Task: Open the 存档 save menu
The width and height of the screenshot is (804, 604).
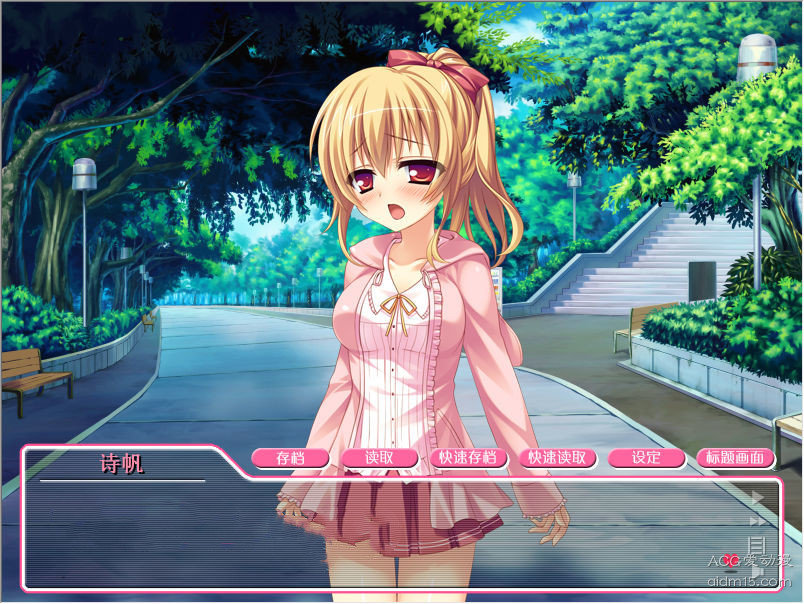Action: click(290, 458)
